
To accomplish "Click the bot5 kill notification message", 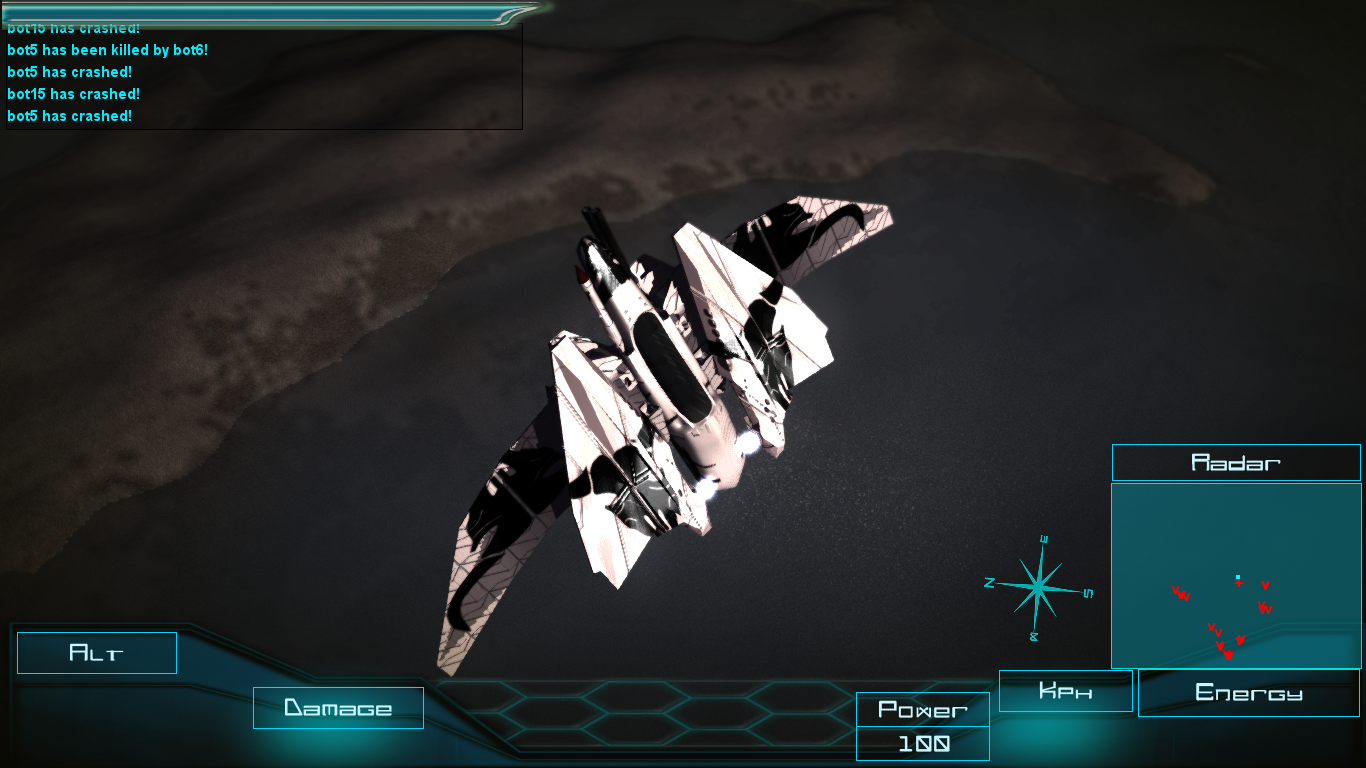I will coord(107,49).
